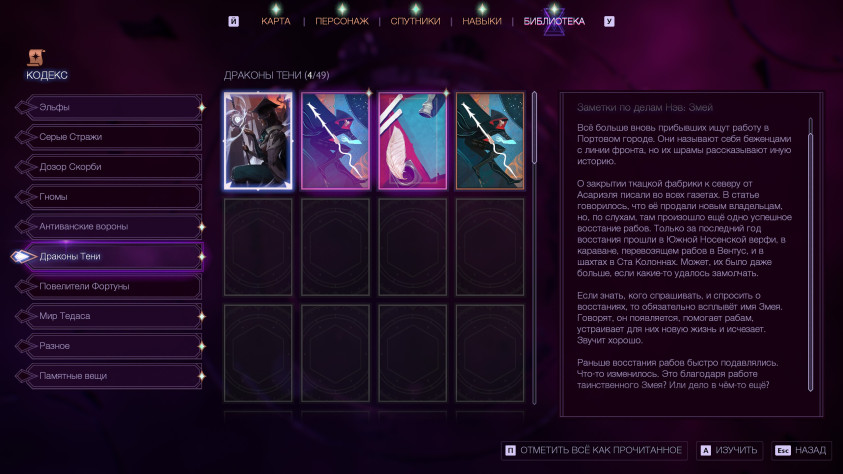Choose the Памятные вещи category

108,376
